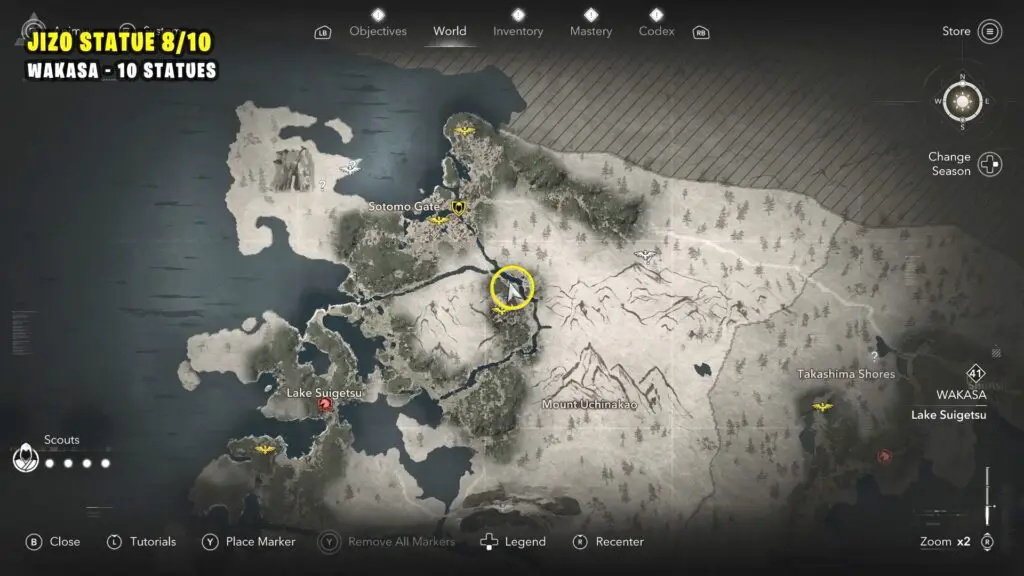Open the Scouts panel
Viewport: 1024px width, 576px height.
pos(24,459)
